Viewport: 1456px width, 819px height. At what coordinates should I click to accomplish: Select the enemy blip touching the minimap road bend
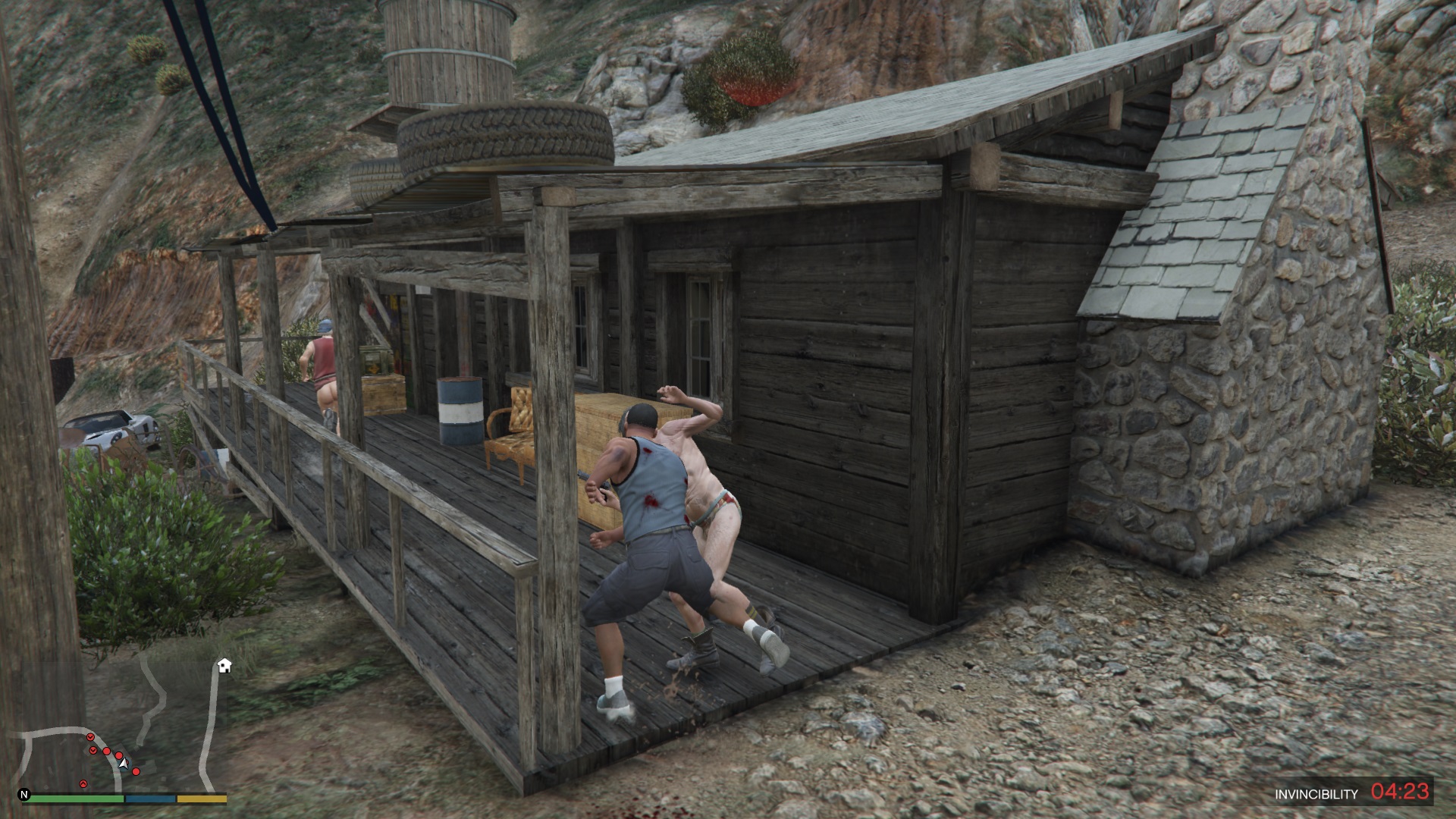(106, 751)
